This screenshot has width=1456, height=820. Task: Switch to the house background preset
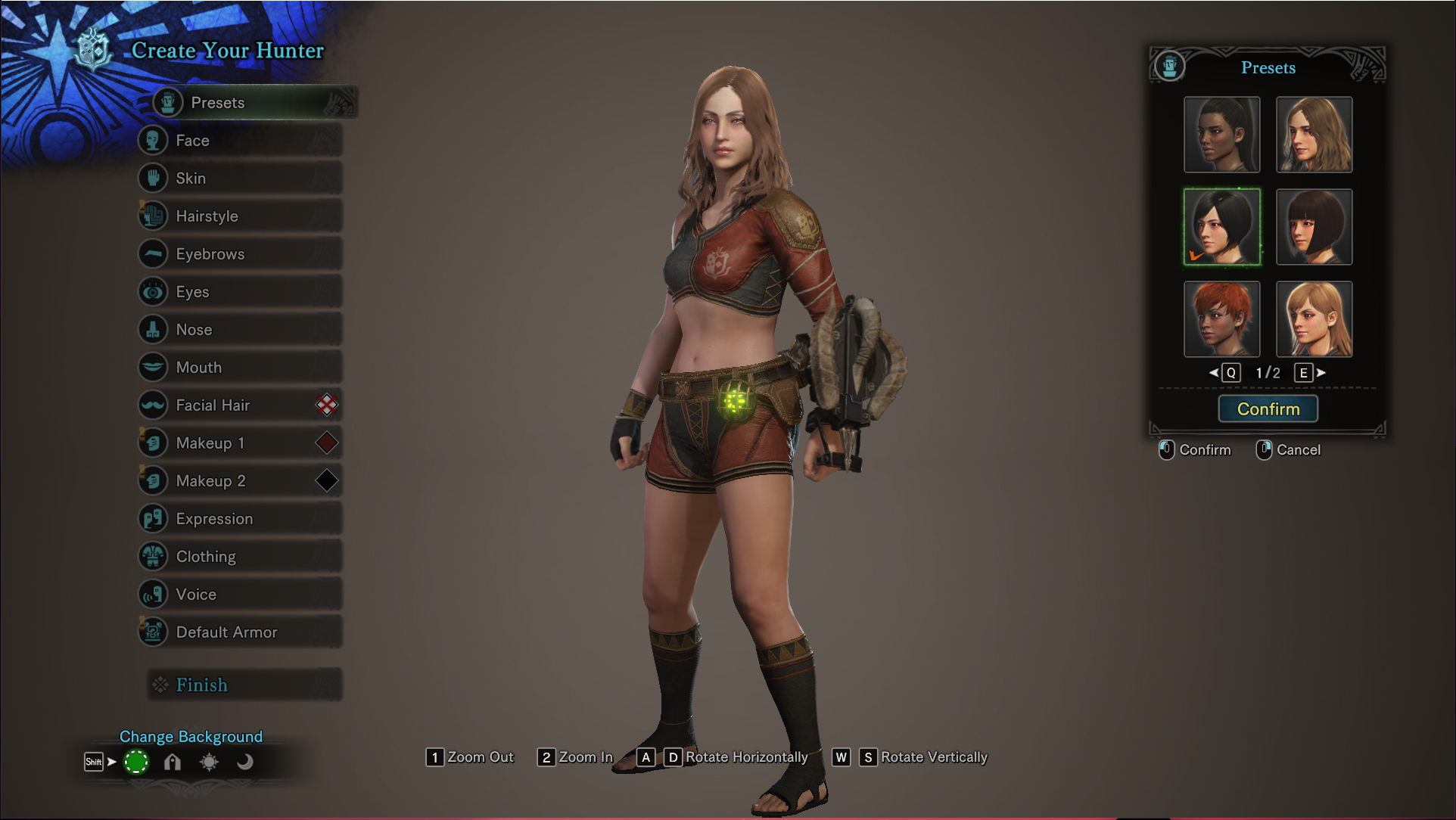[x=173, y=762]
